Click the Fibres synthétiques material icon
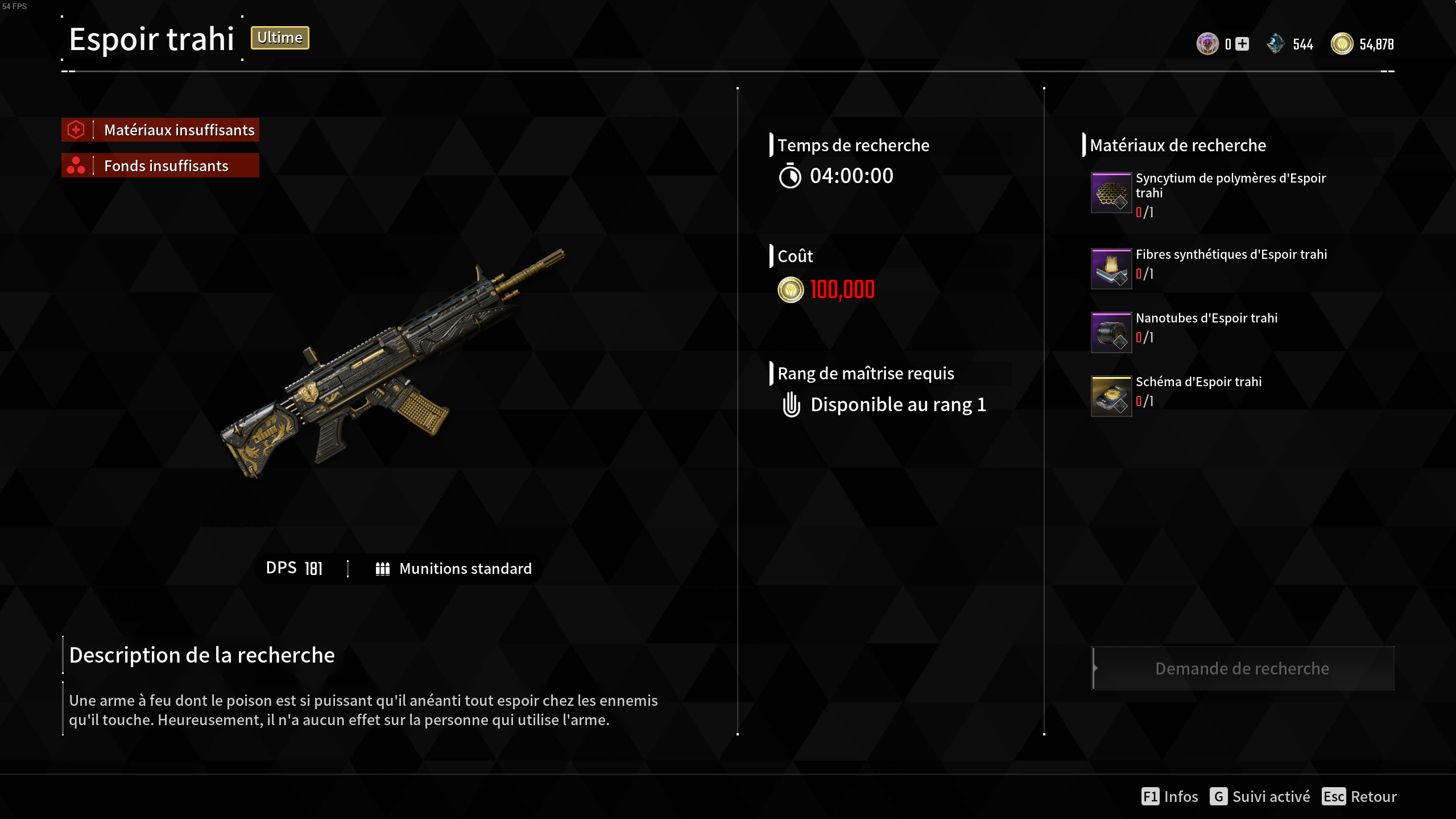 [1111, 268]
